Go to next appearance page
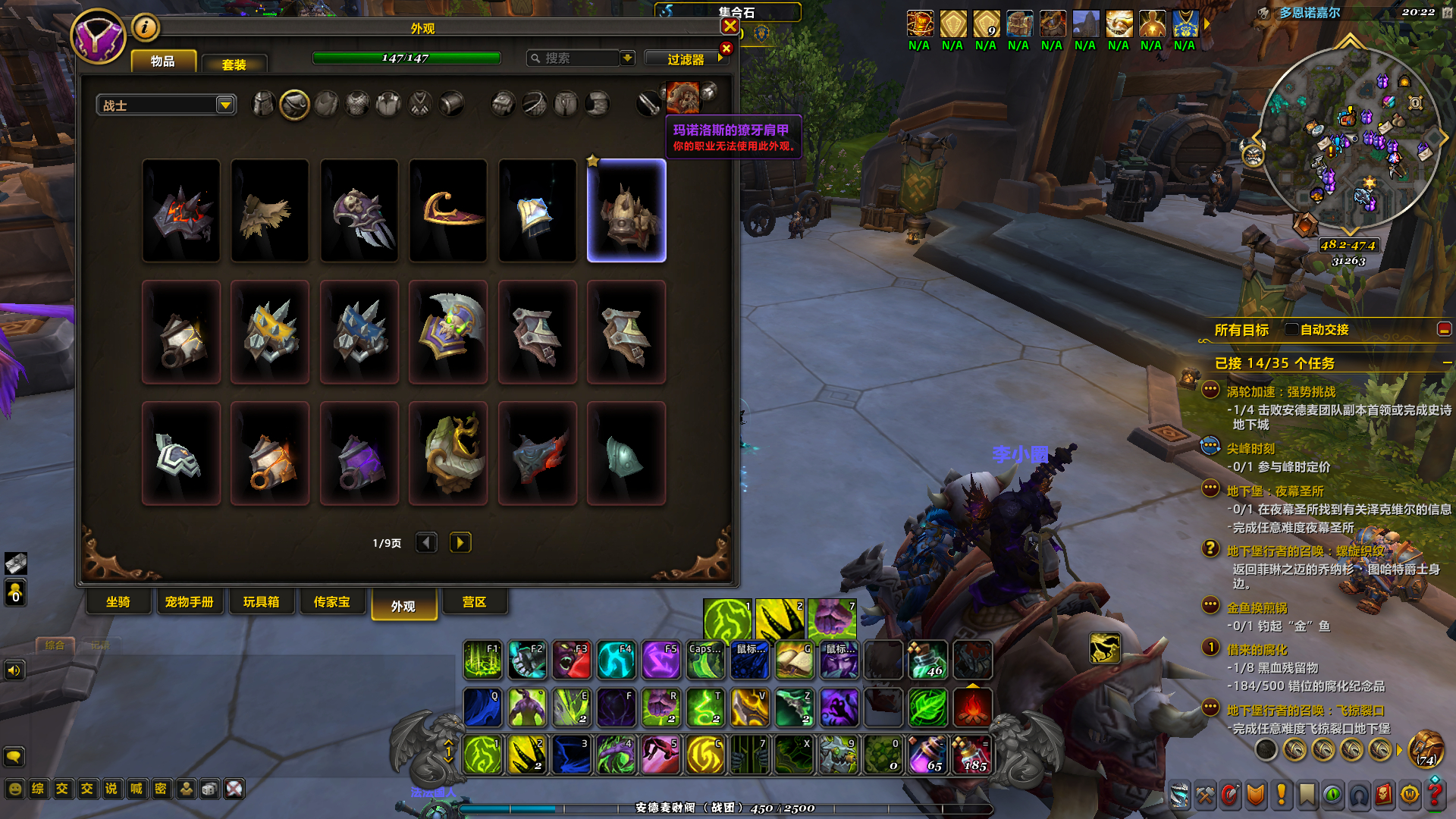 point(460,542)
